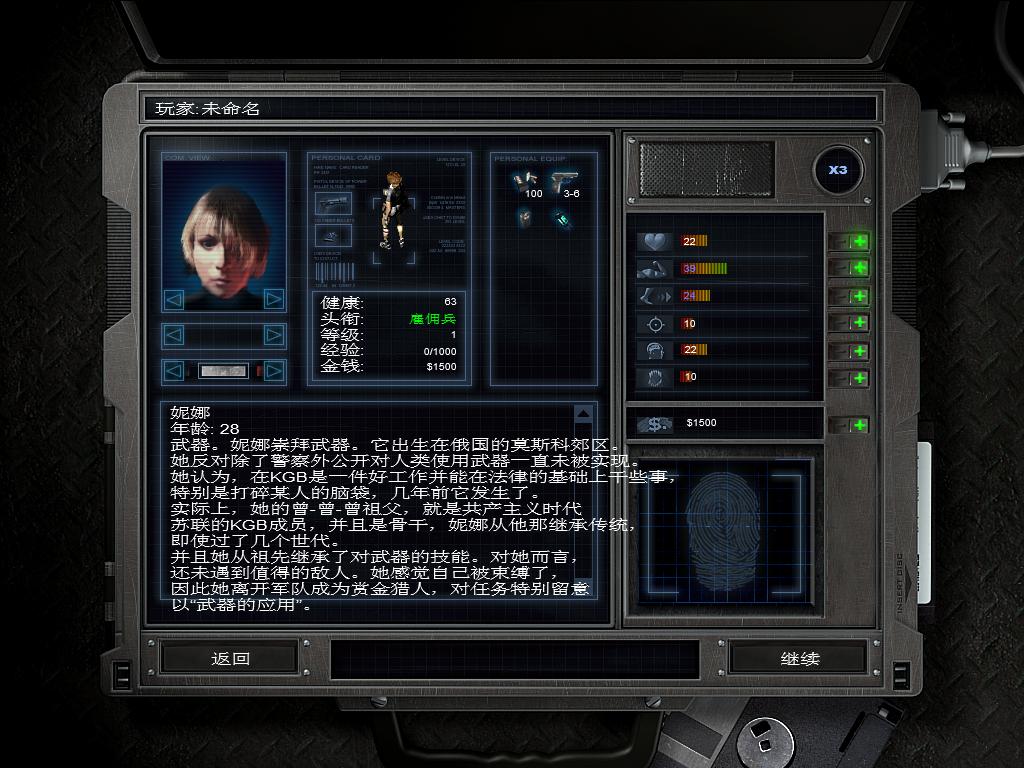Screen dimensions: 1024x768
Task: Add money with the $1500 plus button
Action: [x=859, y=425]
